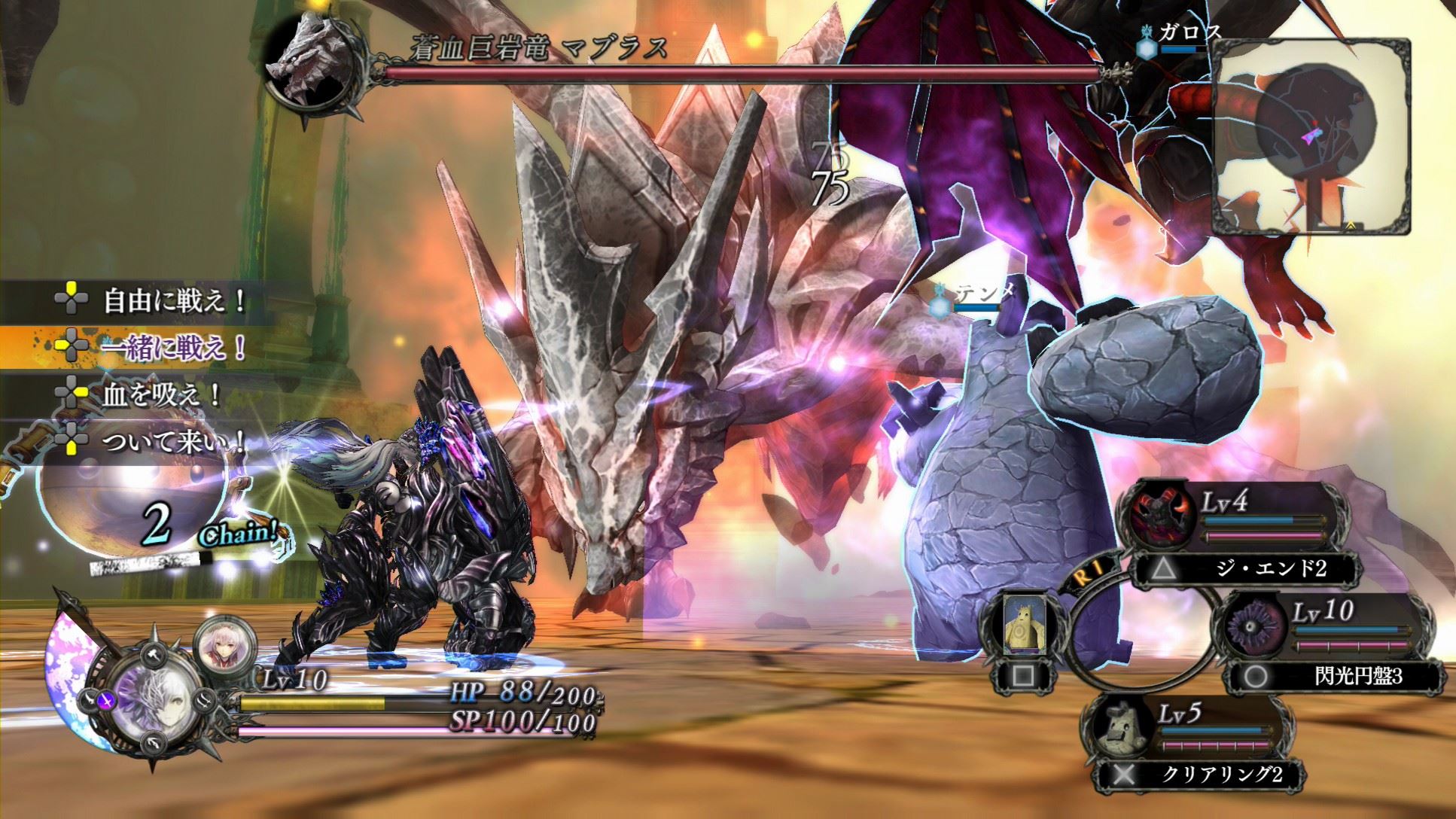Choose the ついて来い！ command
This screenshot has height=819, width=1456.
(173, 440)
